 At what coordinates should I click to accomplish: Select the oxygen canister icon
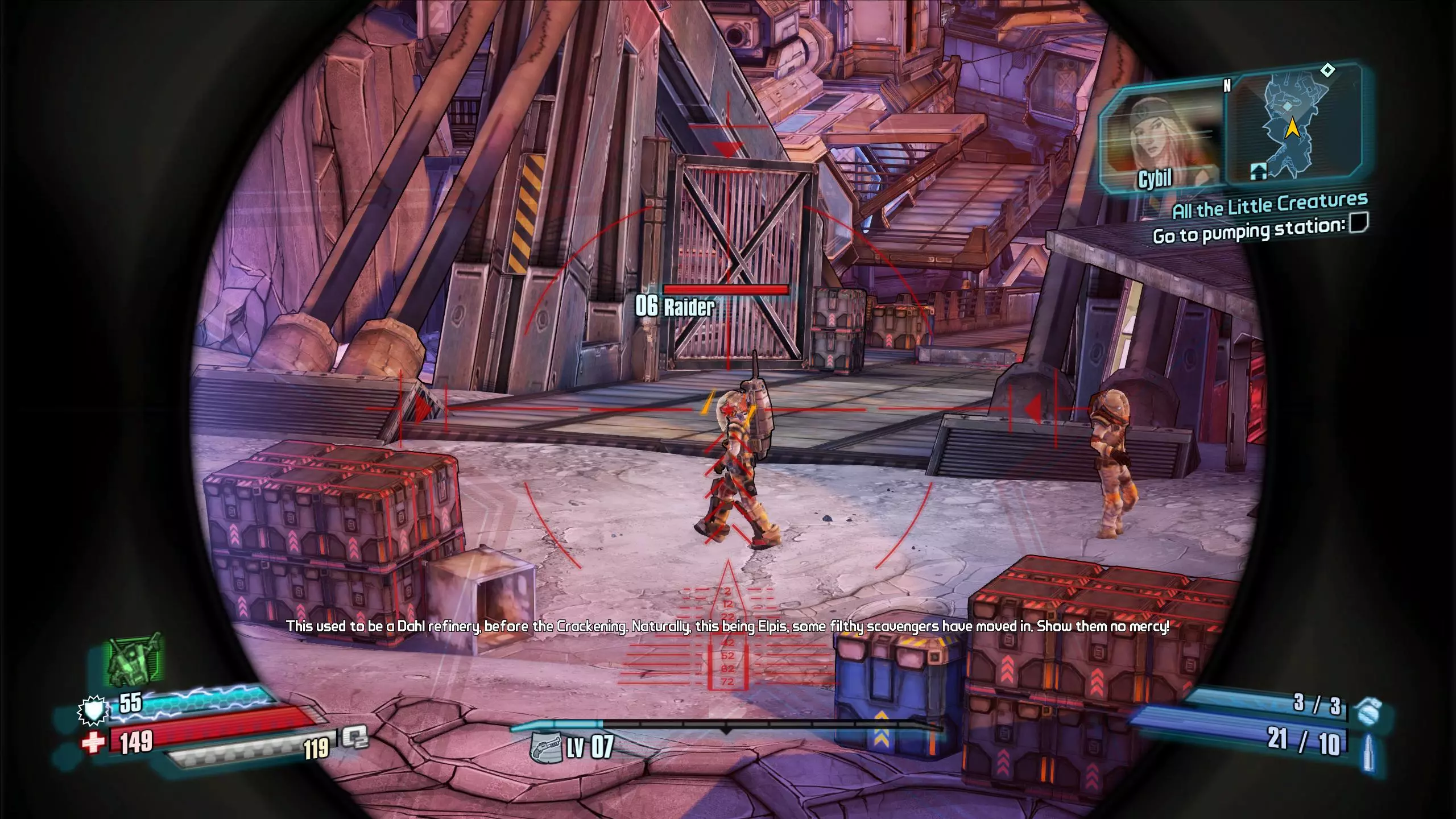(x=355, y=739)
